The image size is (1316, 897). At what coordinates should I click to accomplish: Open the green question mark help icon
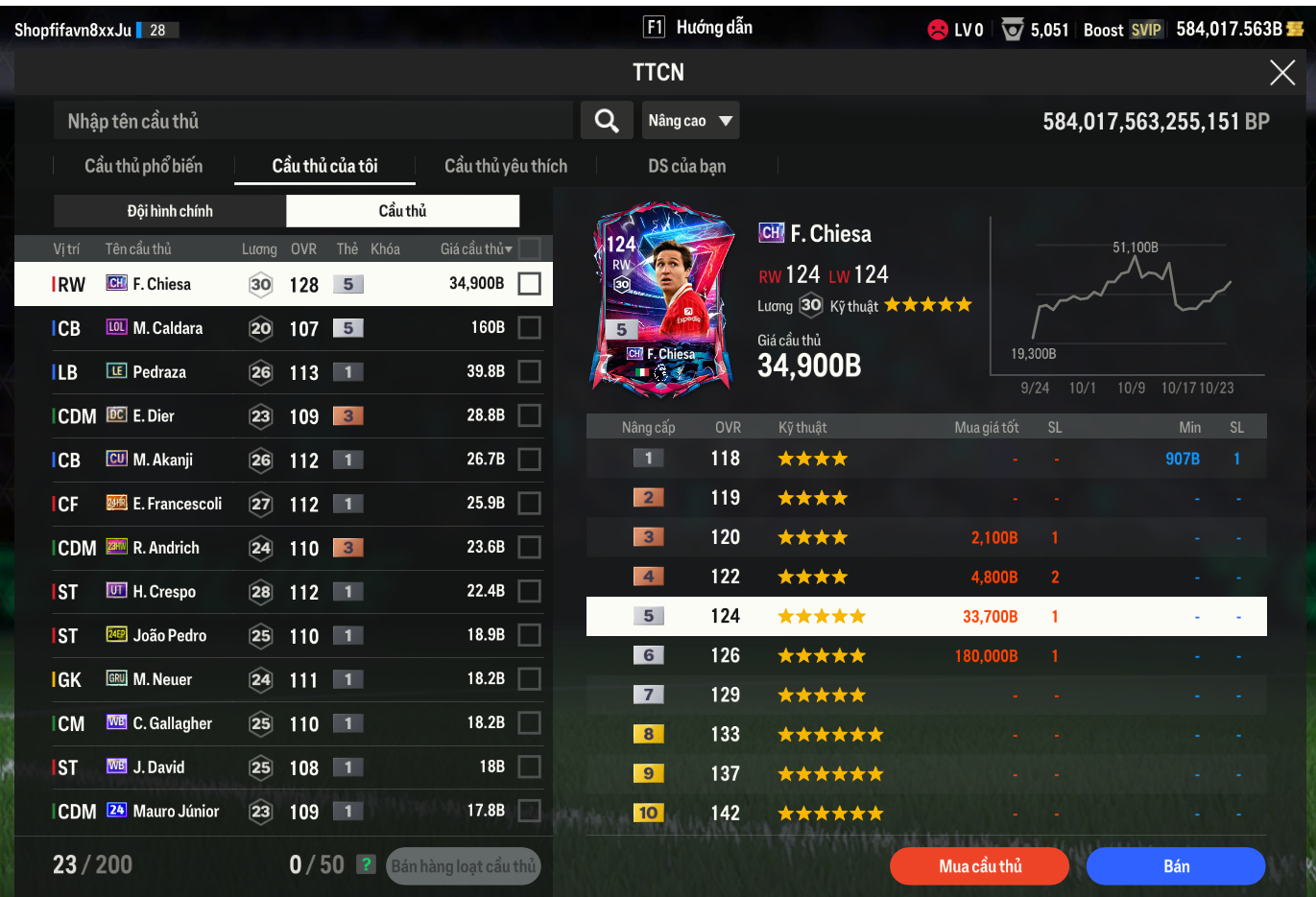366,864
